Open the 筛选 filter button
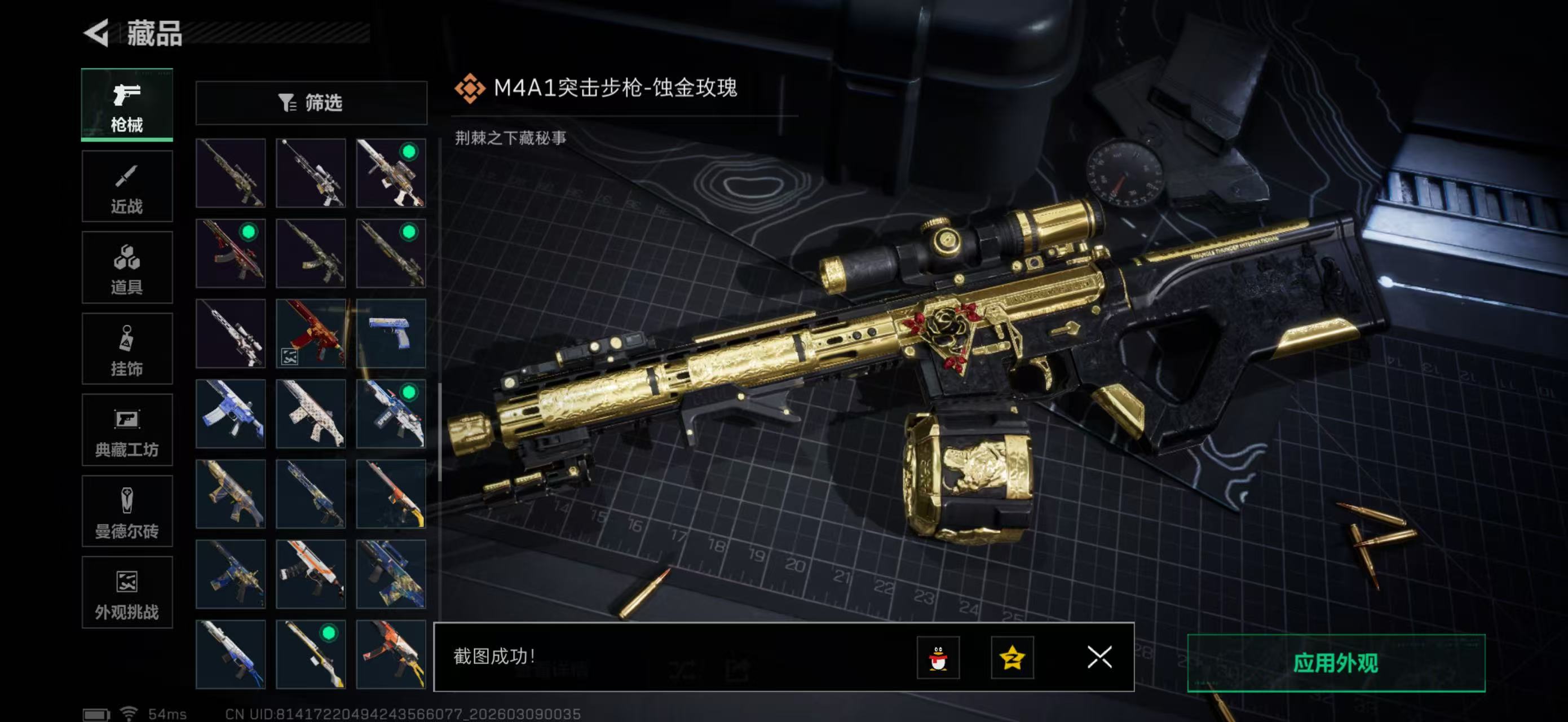This screenshot has height=722, width=1568. click(311, 103)
